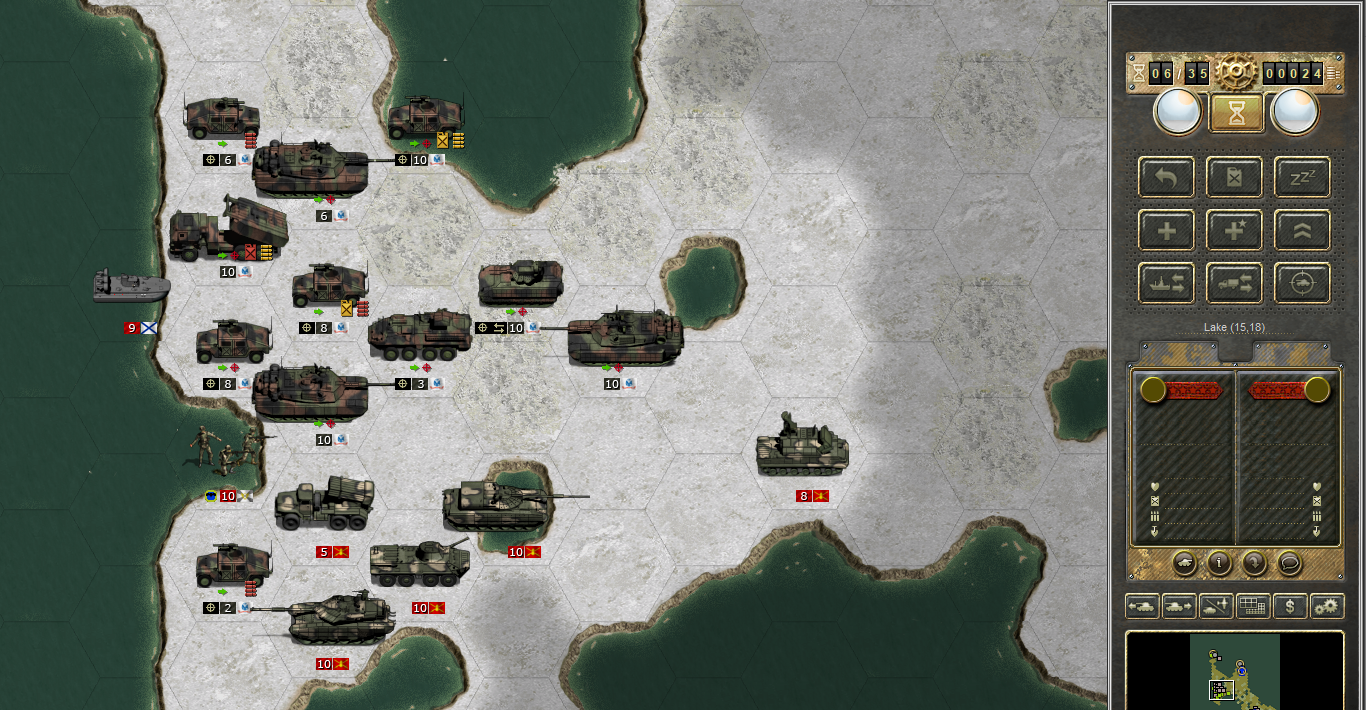This screenshot has height=710, width=1366.
Task: Click the ship embark button
Action: click(1166, 284)
